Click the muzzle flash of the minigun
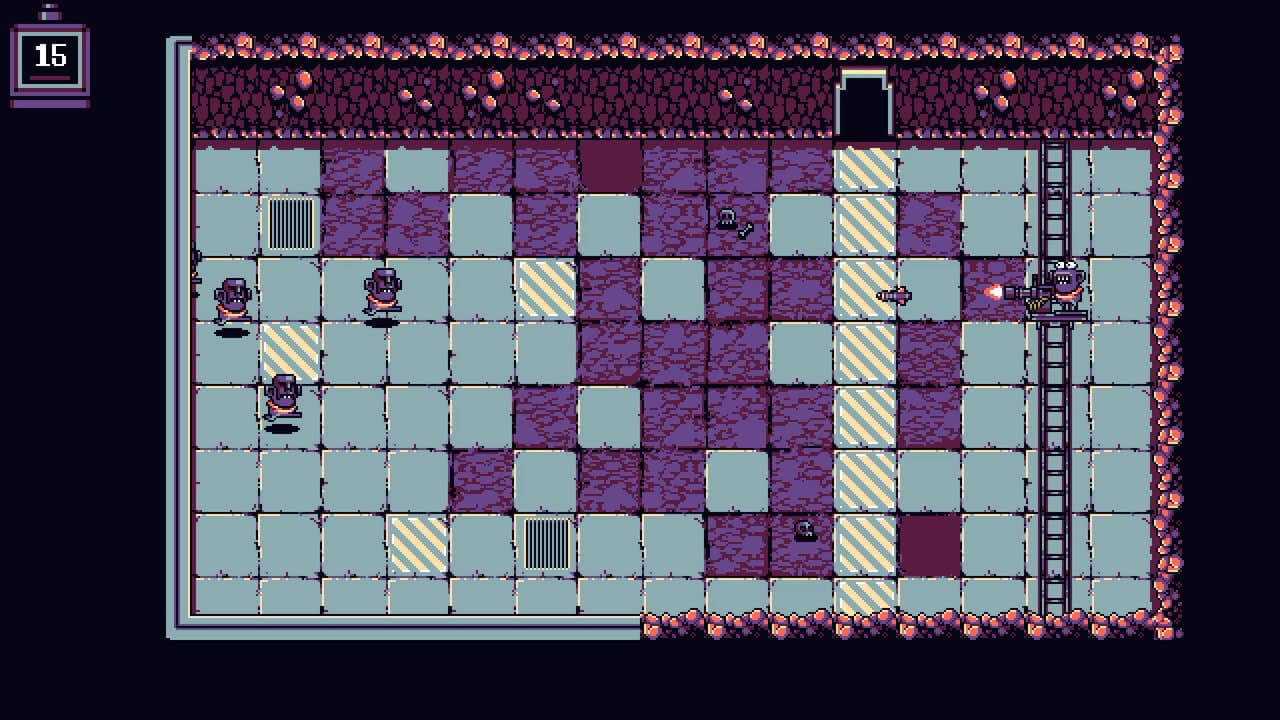The image size is (1280, 720). 1017,290
